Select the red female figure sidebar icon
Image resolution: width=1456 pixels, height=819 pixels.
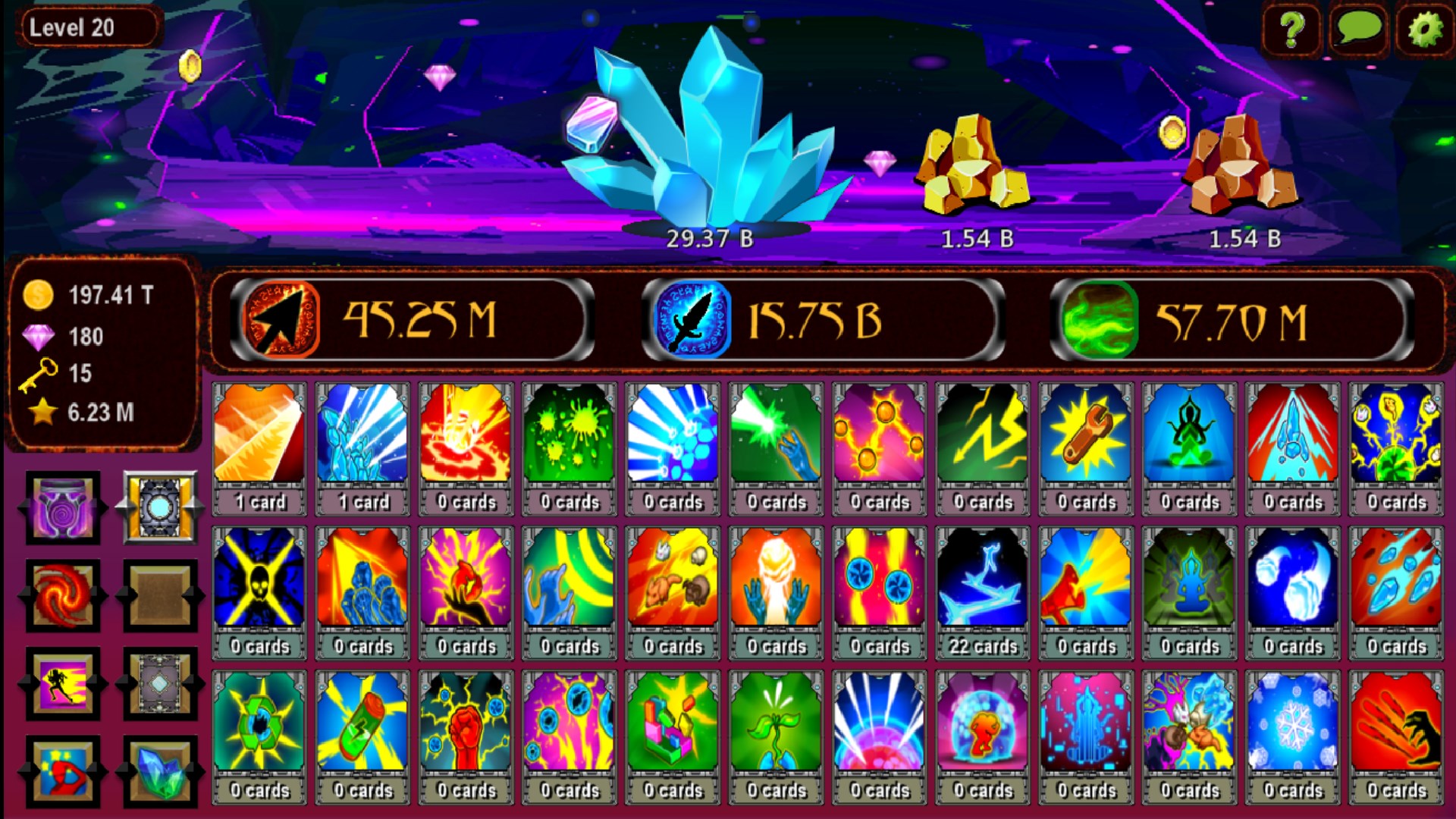pos(63,773)
